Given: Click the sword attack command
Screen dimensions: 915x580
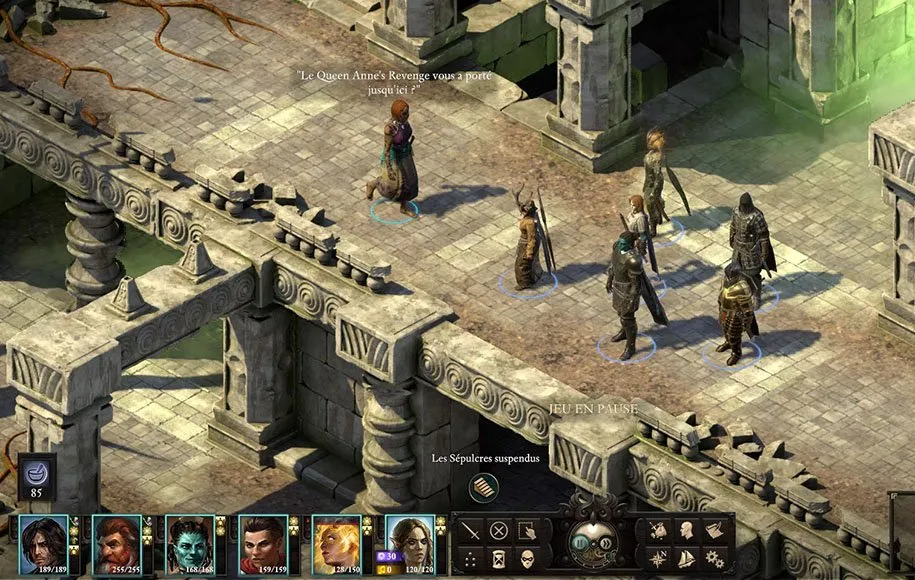Looking at the screenshot, I should 471,531.
